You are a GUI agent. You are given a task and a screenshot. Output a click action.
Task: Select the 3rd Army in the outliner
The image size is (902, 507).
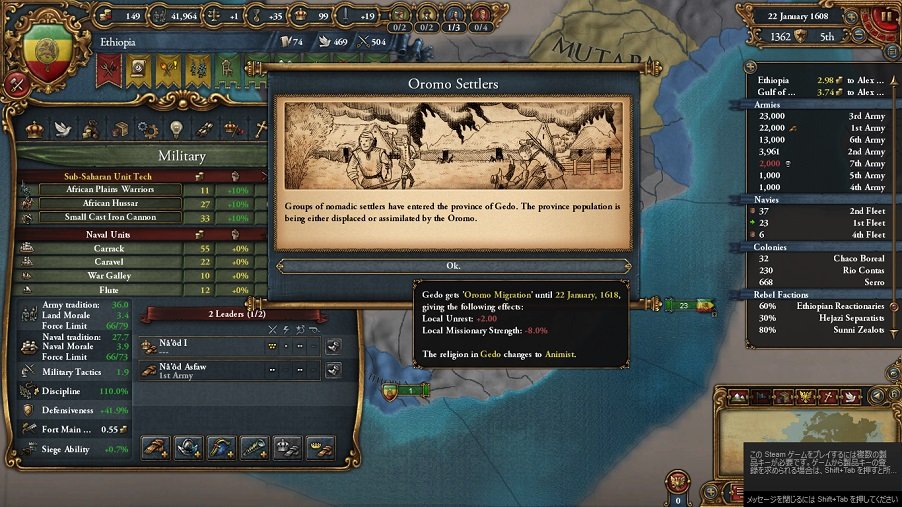click(x=820, y=116)
